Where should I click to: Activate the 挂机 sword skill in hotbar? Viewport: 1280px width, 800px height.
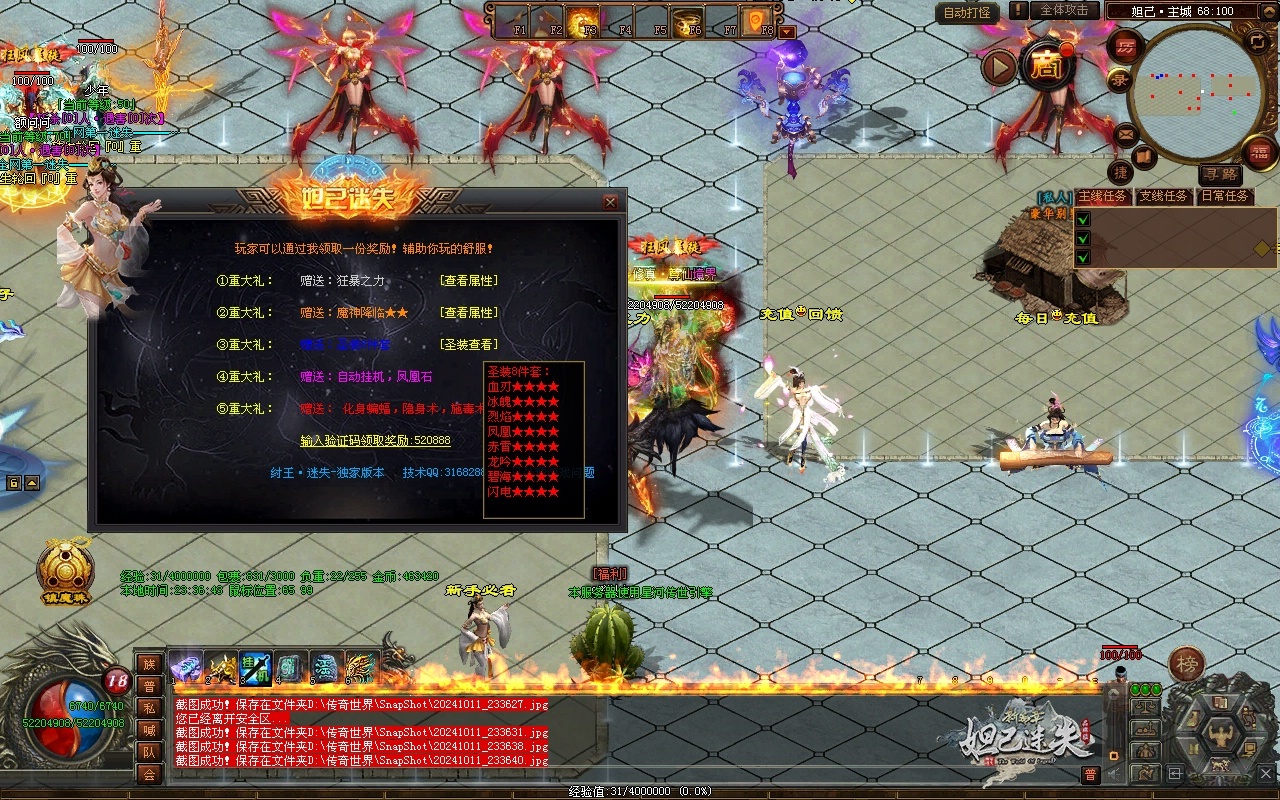point(255,667)
